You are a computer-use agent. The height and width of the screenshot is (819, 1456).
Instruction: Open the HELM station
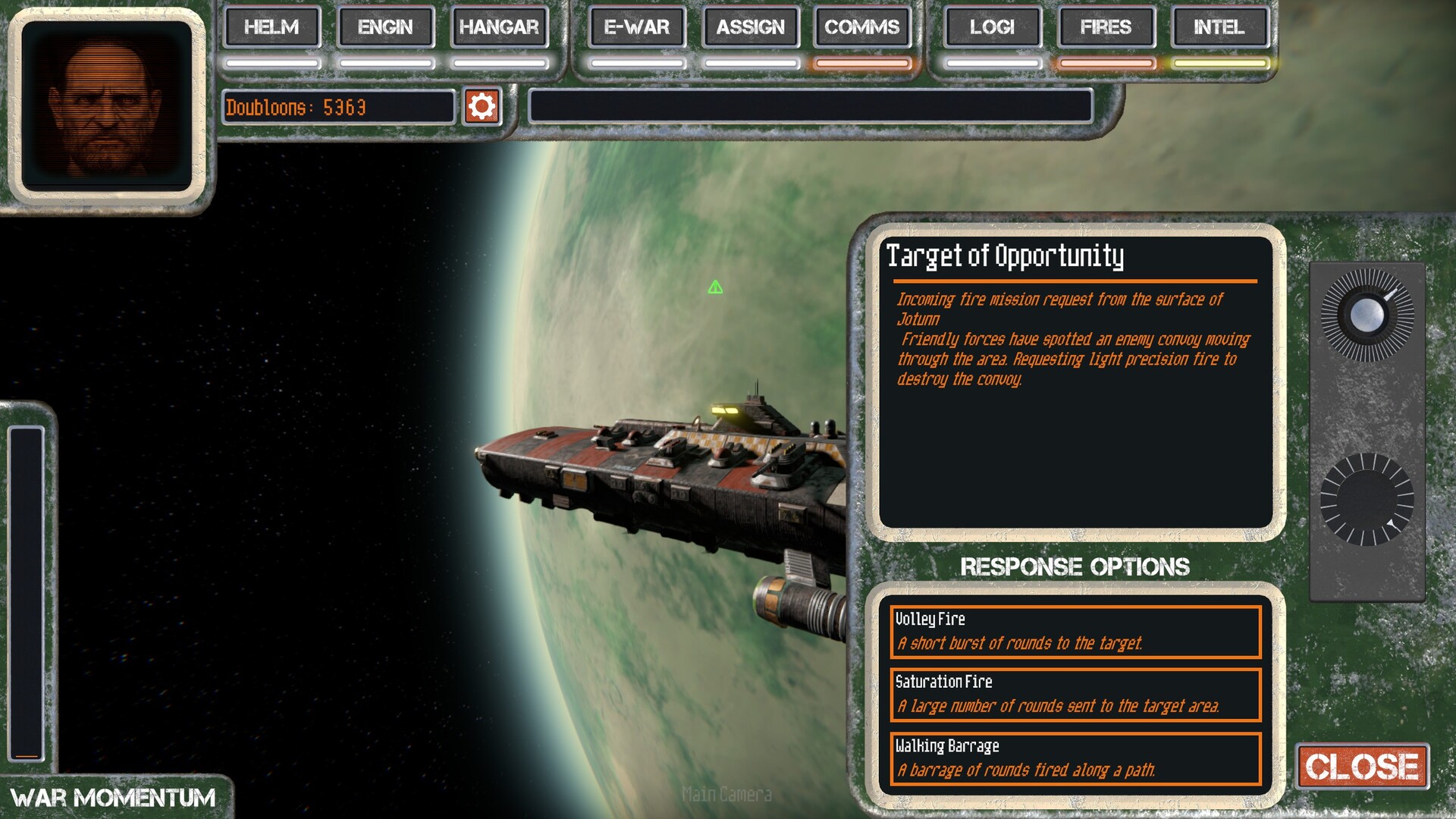tap(271, 27)
